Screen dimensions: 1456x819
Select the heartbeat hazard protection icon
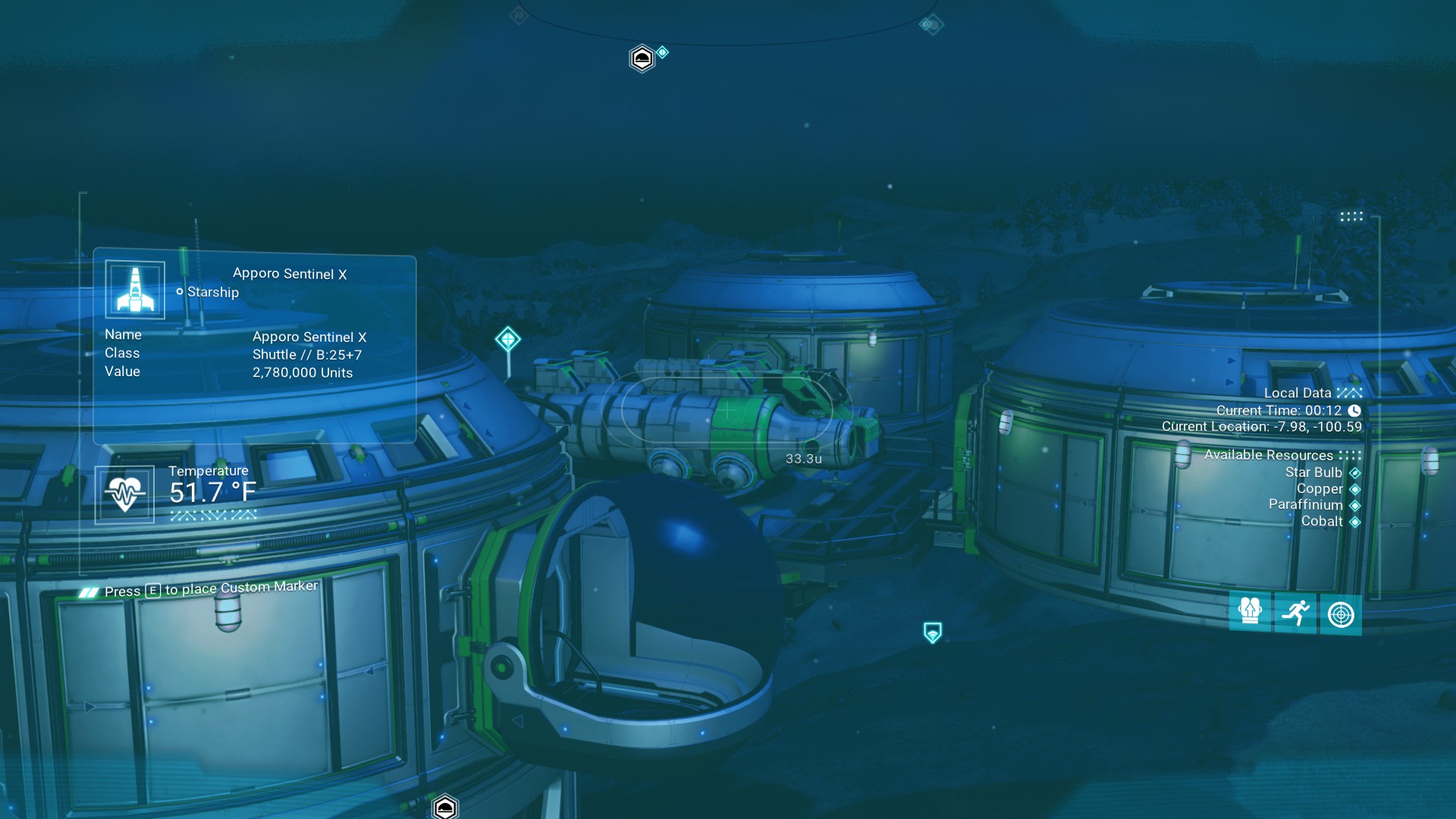[124, 494]
